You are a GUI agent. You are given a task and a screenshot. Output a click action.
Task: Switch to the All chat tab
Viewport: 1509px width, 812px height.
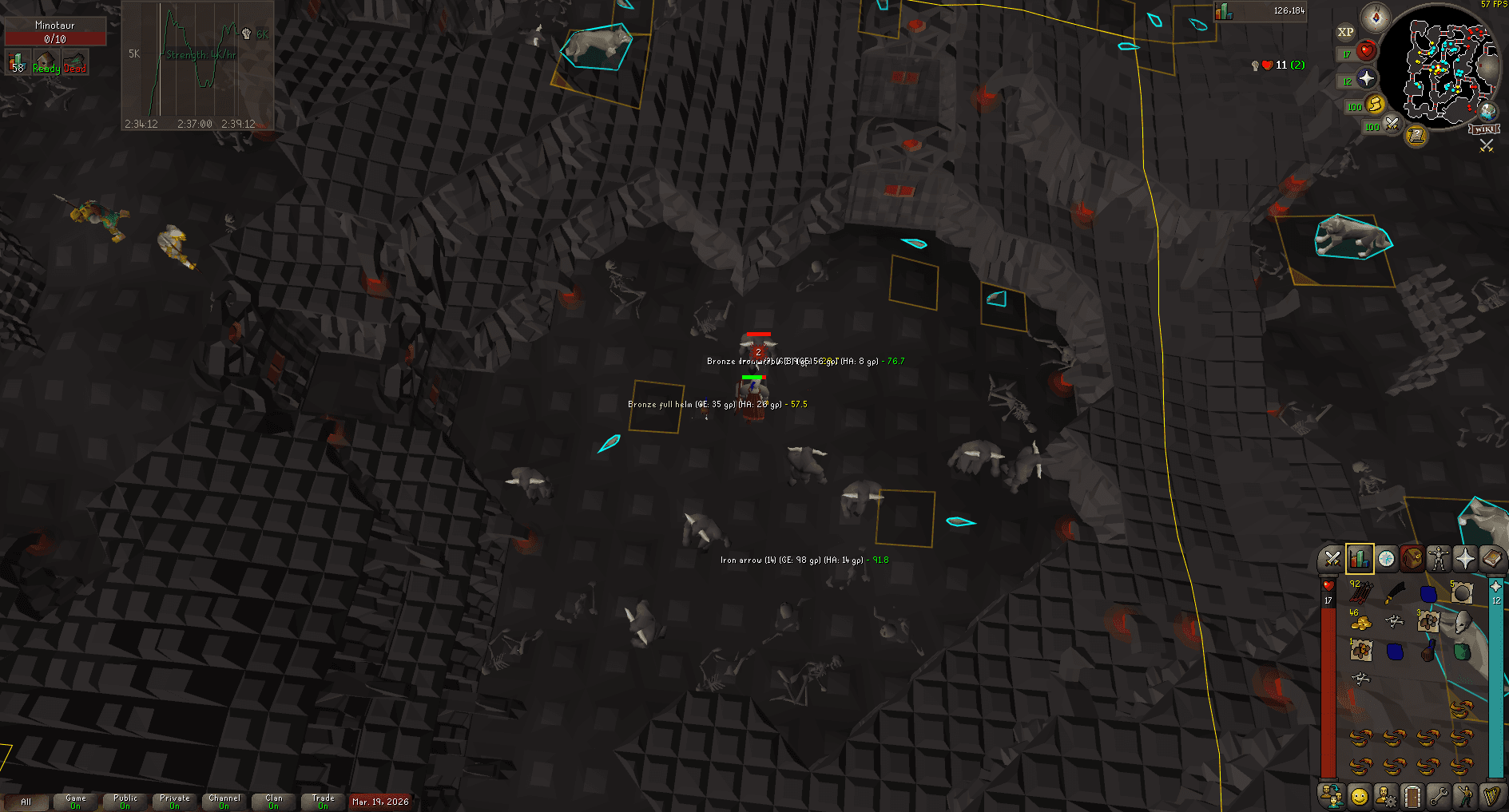click(x=28, y=802)
